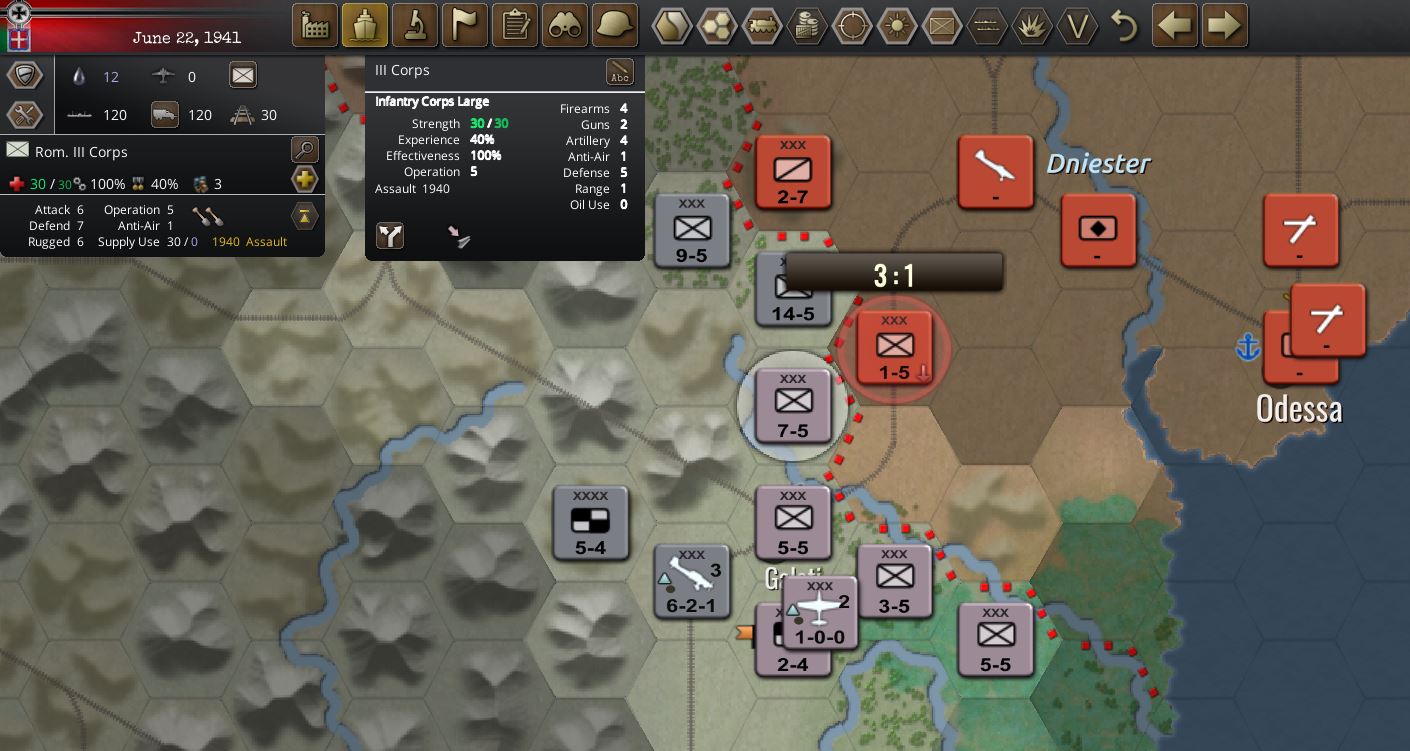Open the production factory panel
1410x751 pixels.
(314, 24)
